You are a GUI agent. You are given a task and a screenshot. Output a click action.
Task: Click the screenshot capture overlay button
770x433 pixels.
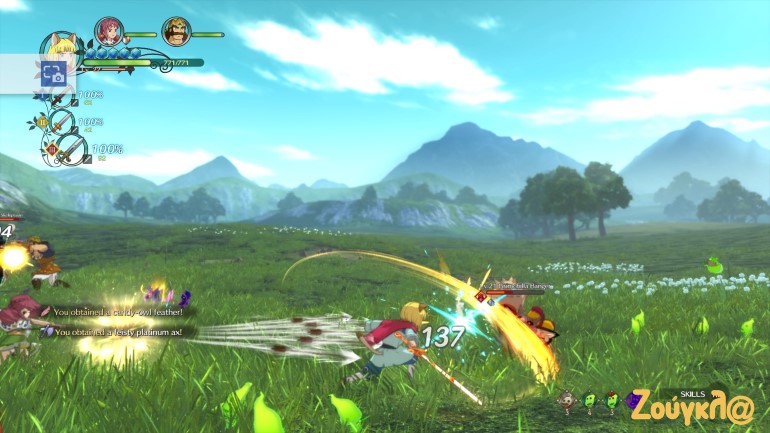(x=52, y=73)
